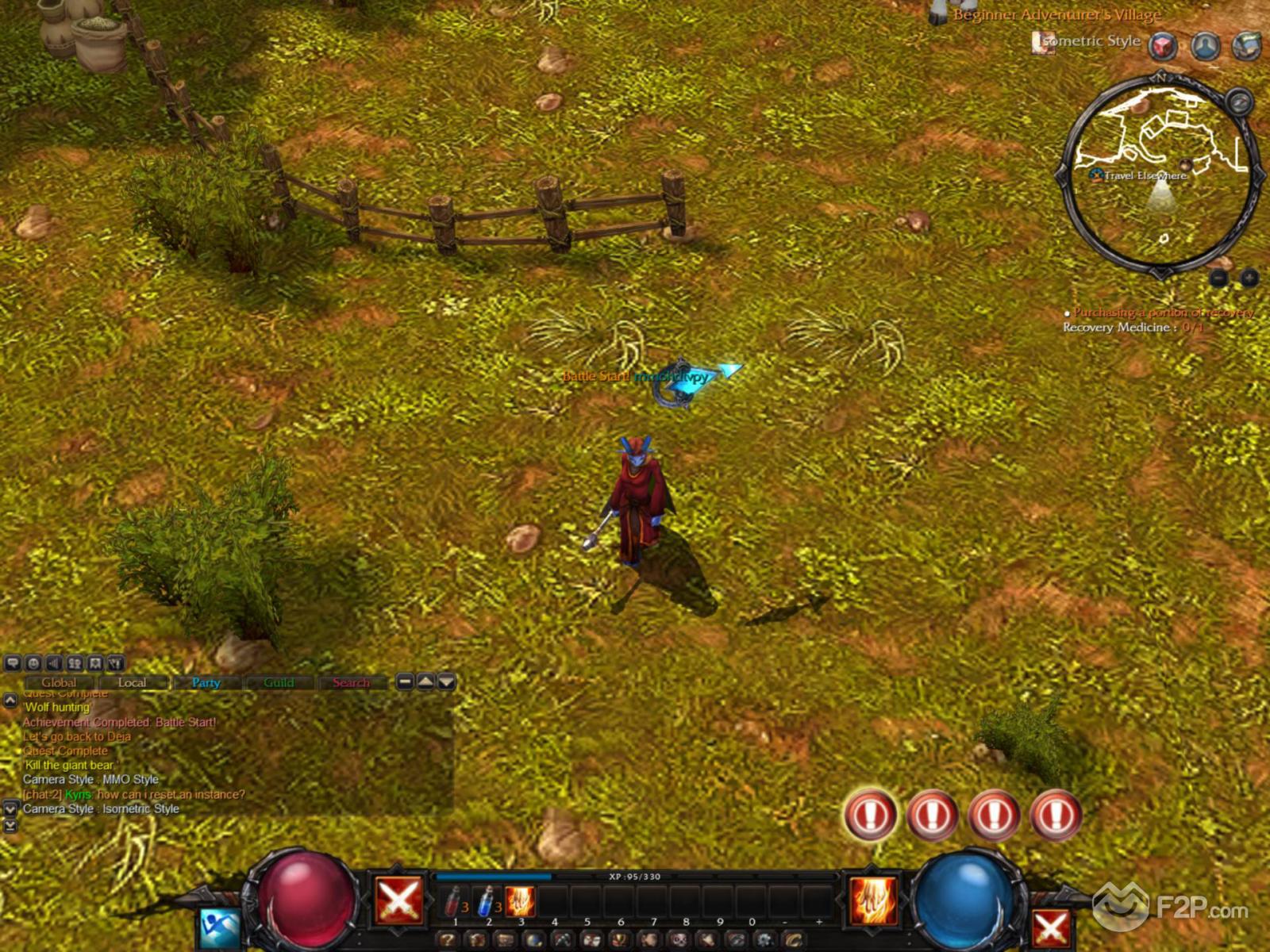Toggle camera style with the red cube icon
This screenshot has width=1270, height=952.
1164,46
